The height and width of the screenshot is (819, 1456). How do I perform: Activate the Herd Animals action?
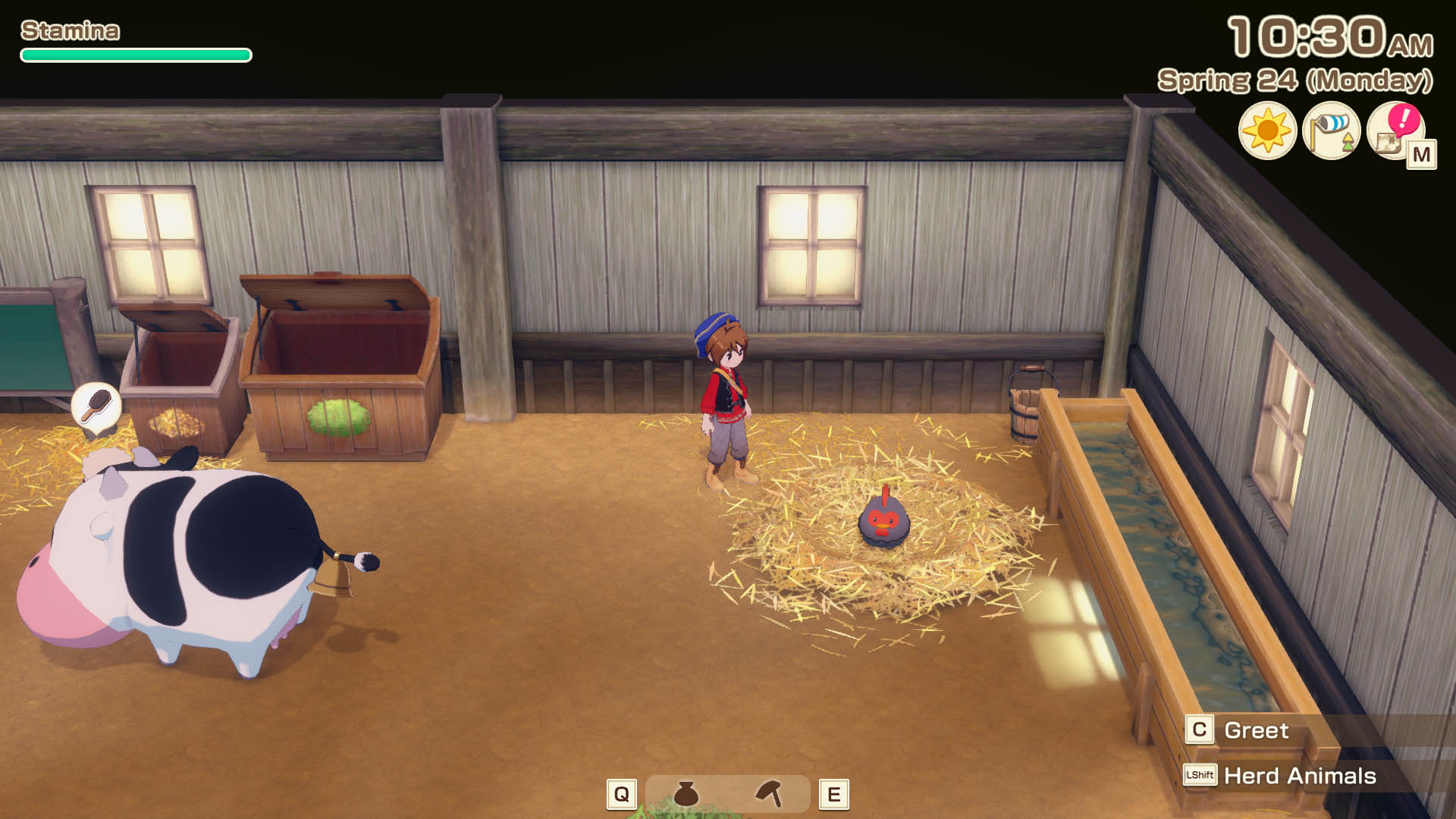click(x=1299, y=776)
